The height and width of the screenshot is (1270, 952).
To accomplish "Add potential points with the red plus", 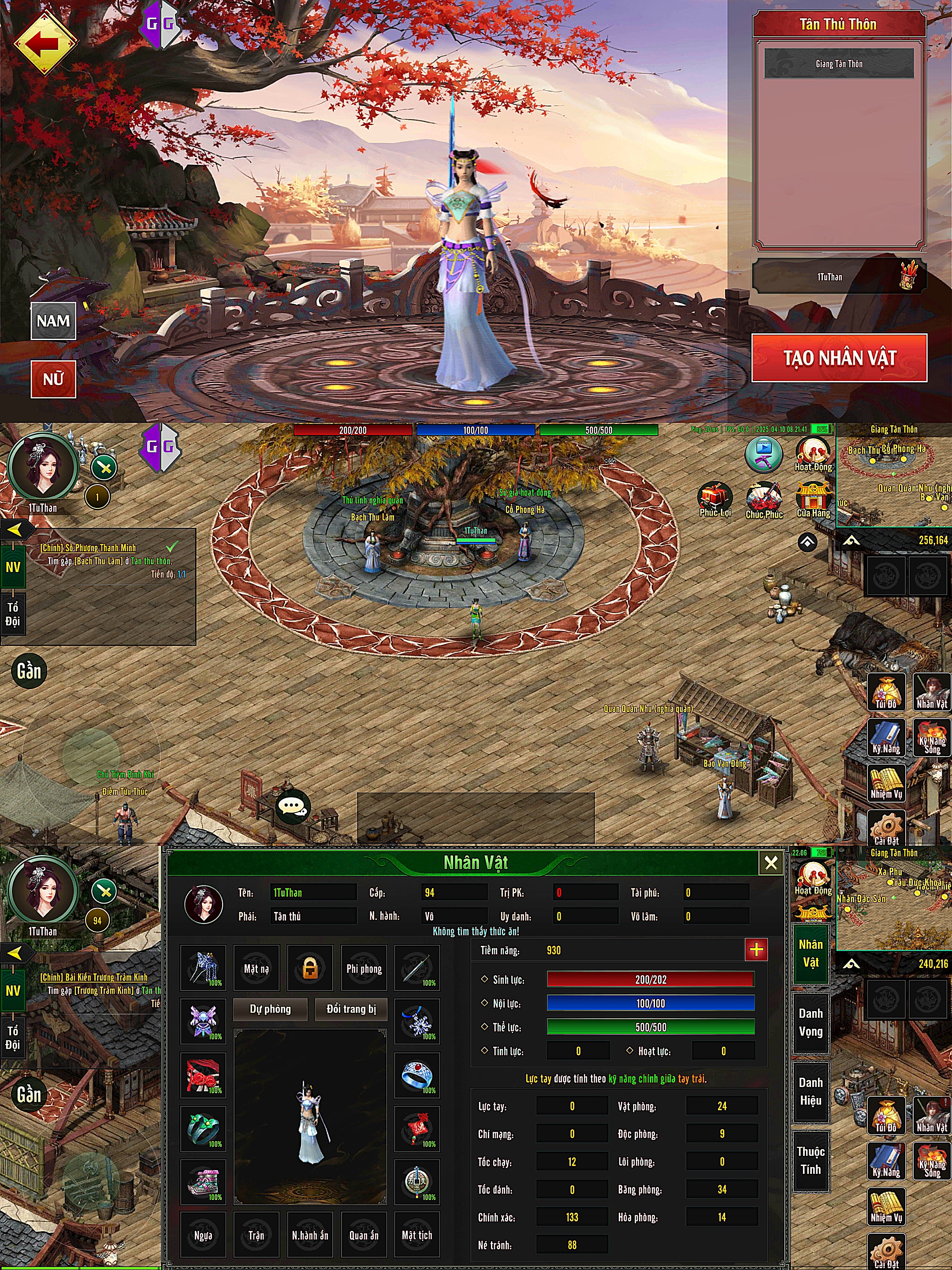I will tap(756, 949).
